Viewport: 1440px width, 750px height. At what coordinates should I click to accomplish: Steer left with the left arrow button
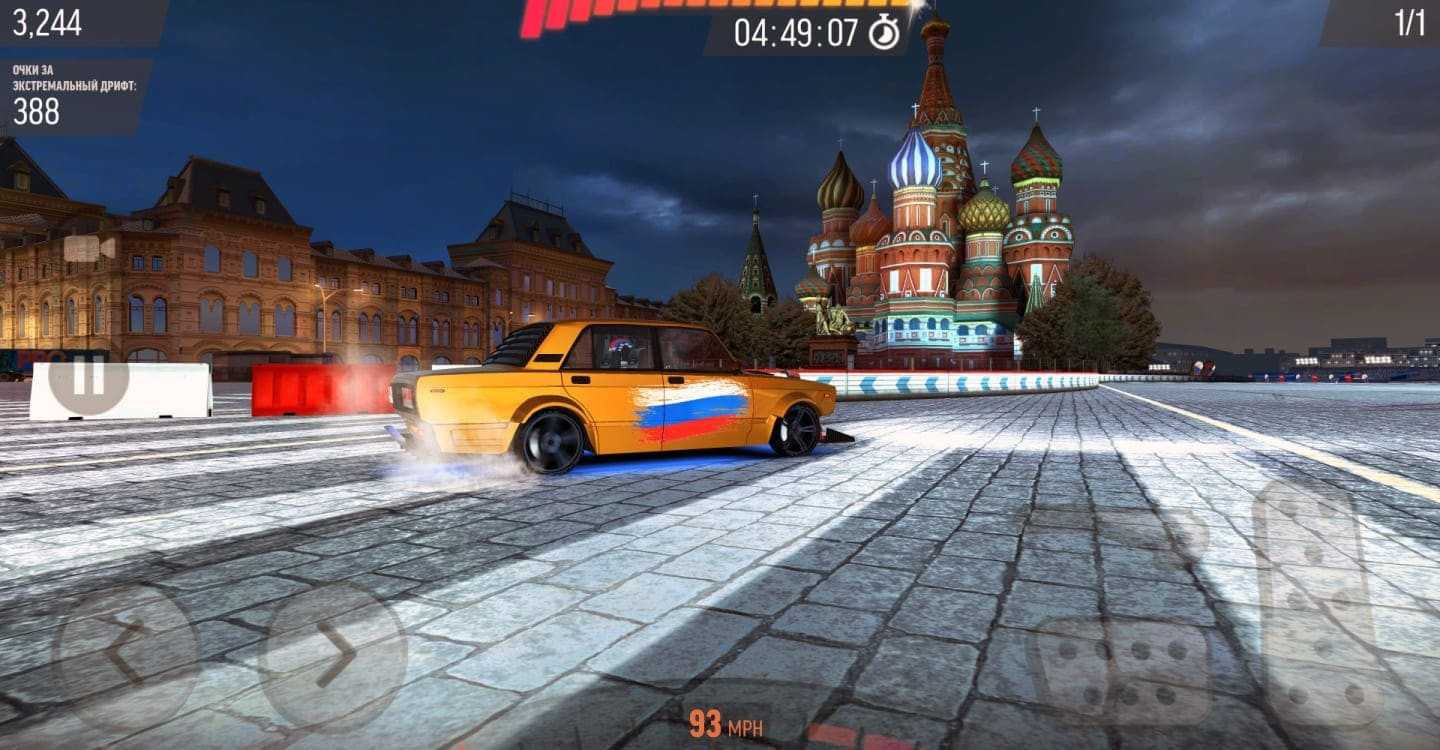pyautogui.click(x=126, y=654)
